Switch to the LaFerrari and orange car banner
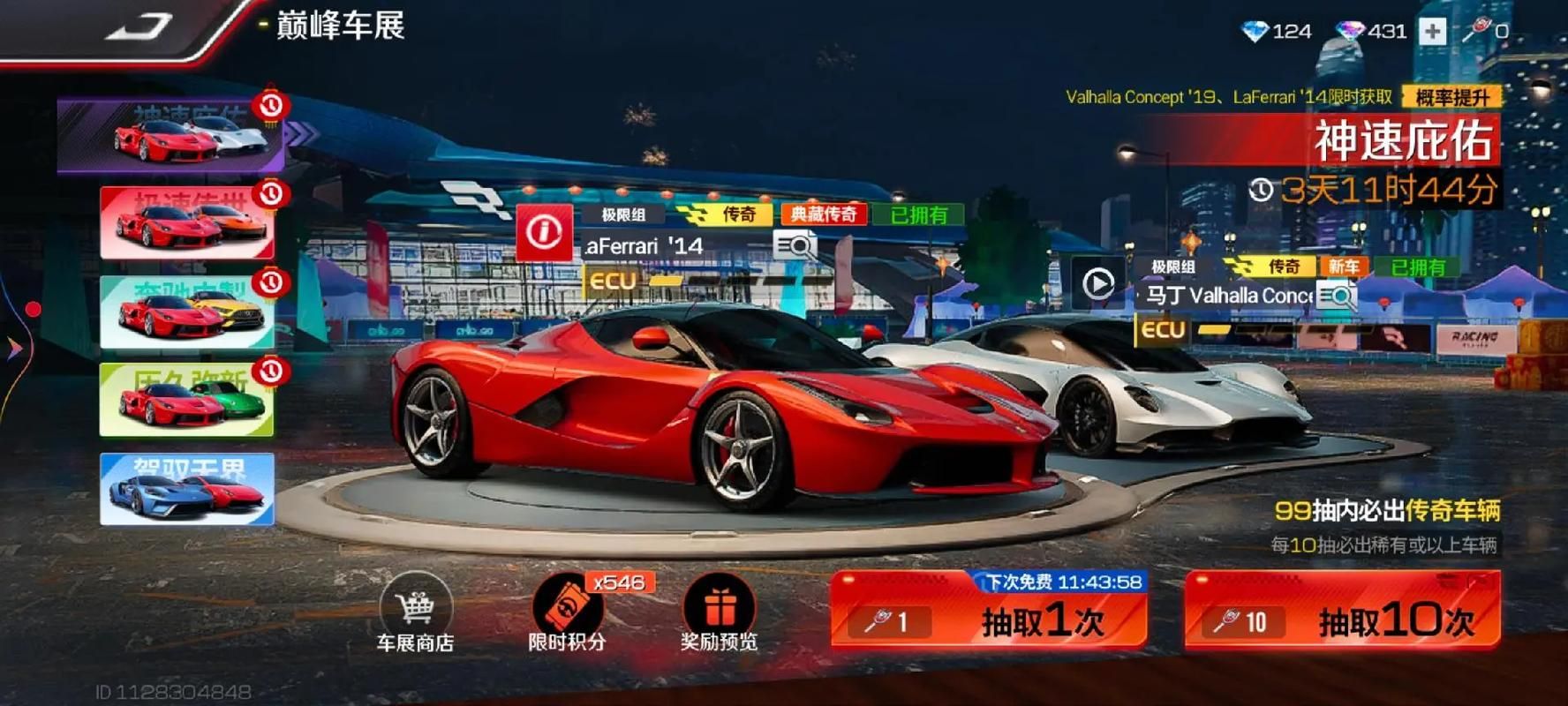The width and height of the screenshot is (1568, 706). tap(187, 222)
